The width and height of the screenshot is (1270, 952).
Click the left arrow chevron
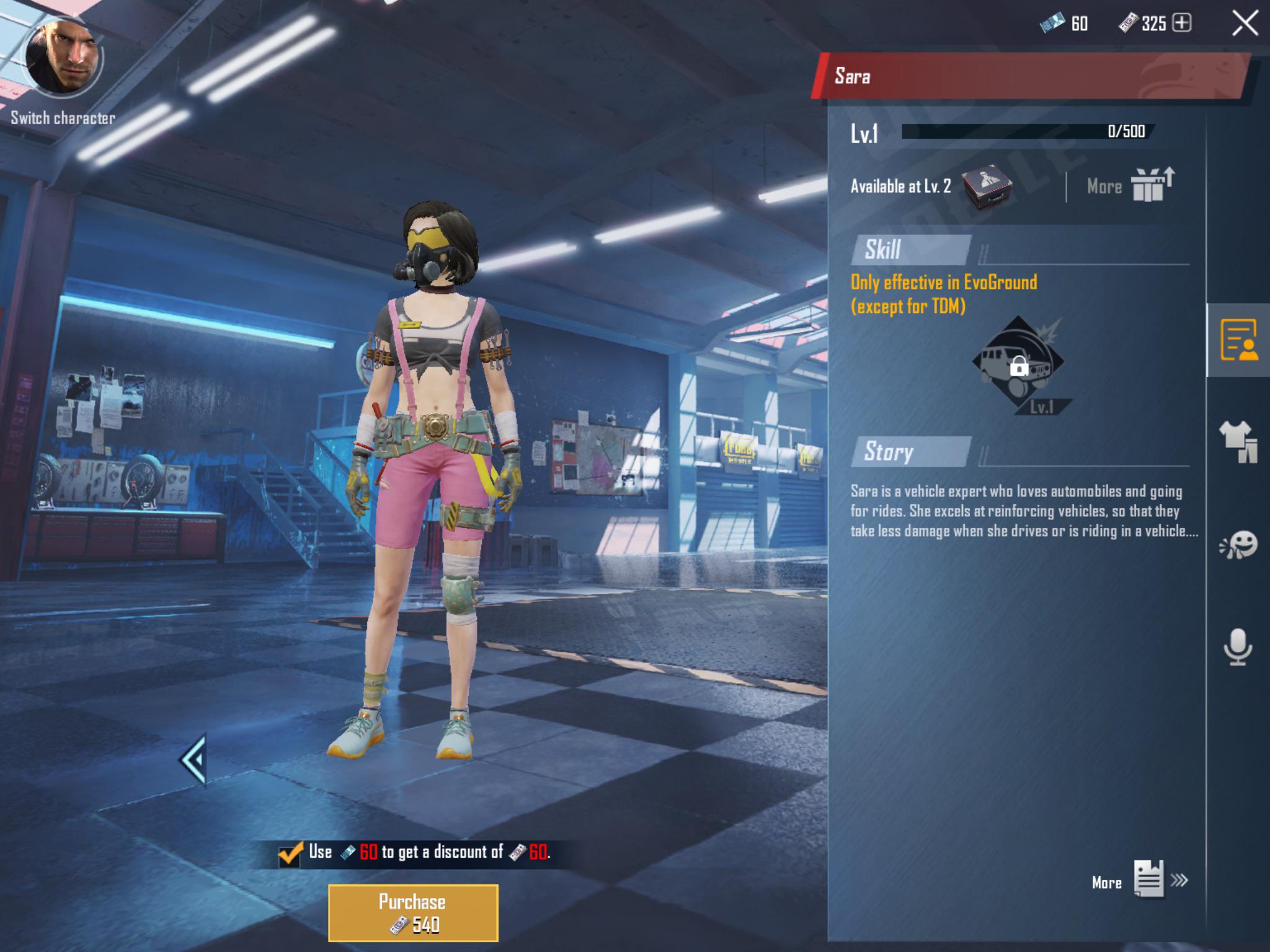(193, 759)
